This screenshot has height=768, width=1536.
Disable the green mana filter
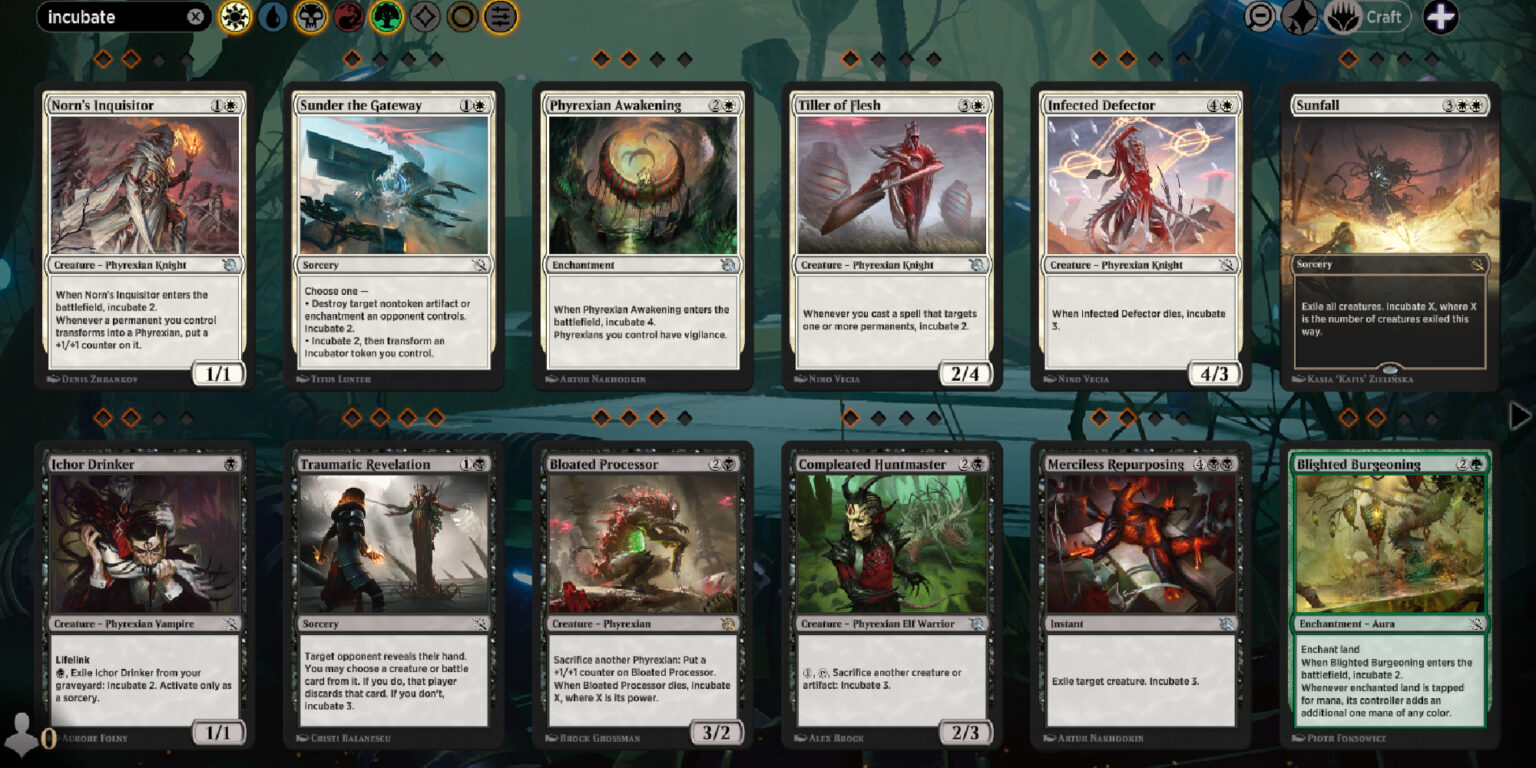tap(386, 17)
